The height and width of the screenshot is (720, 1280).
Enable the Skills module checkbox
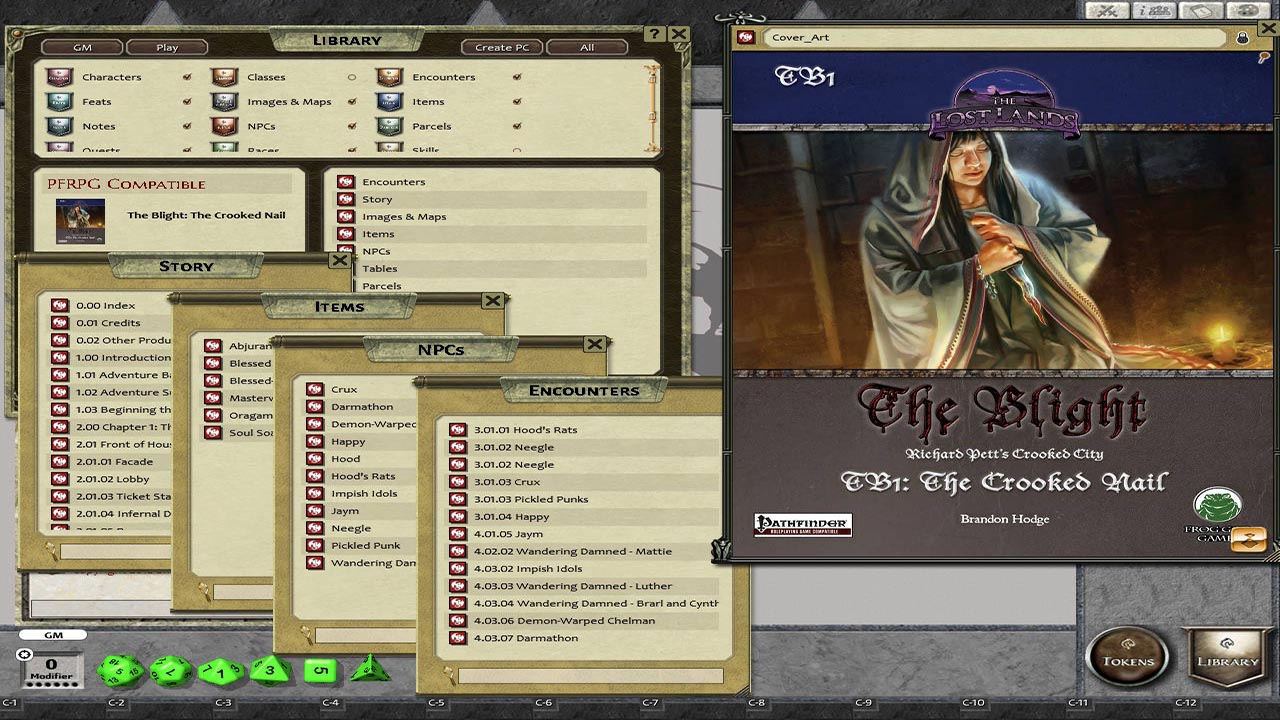tap(517, 149)
